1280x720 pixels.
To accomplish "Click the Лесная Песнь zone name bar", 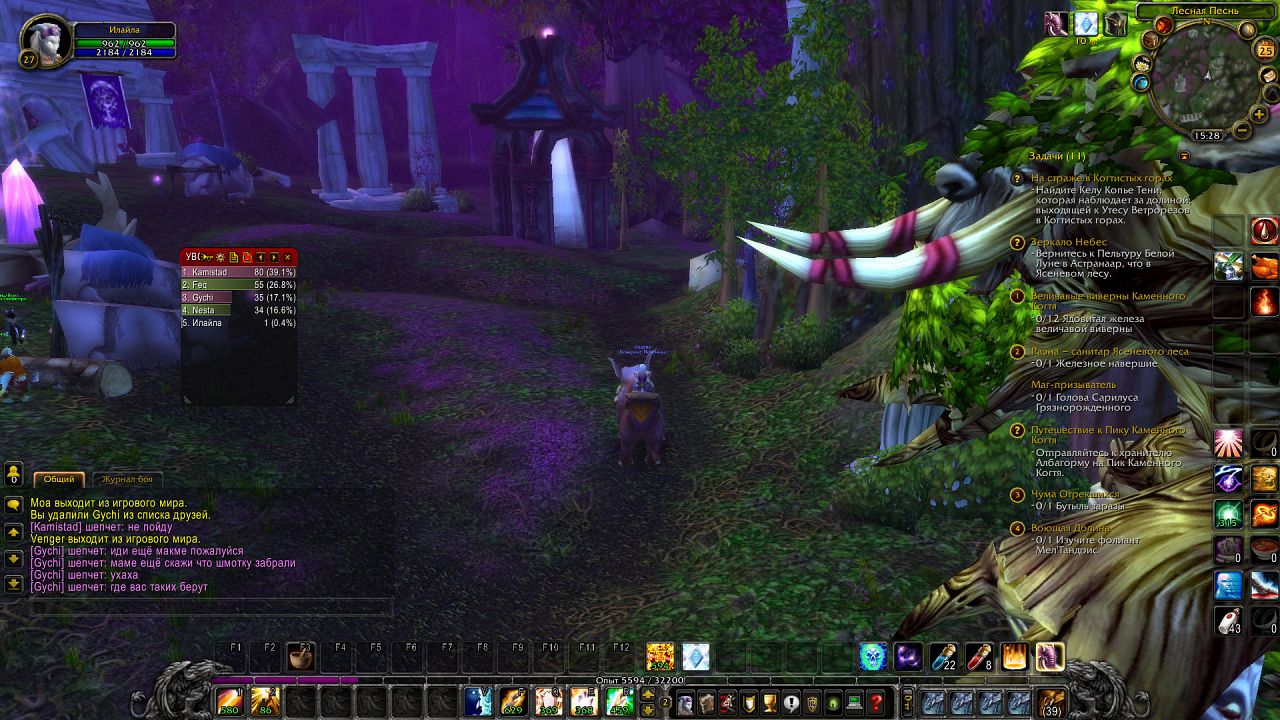I will [1205, 11].
